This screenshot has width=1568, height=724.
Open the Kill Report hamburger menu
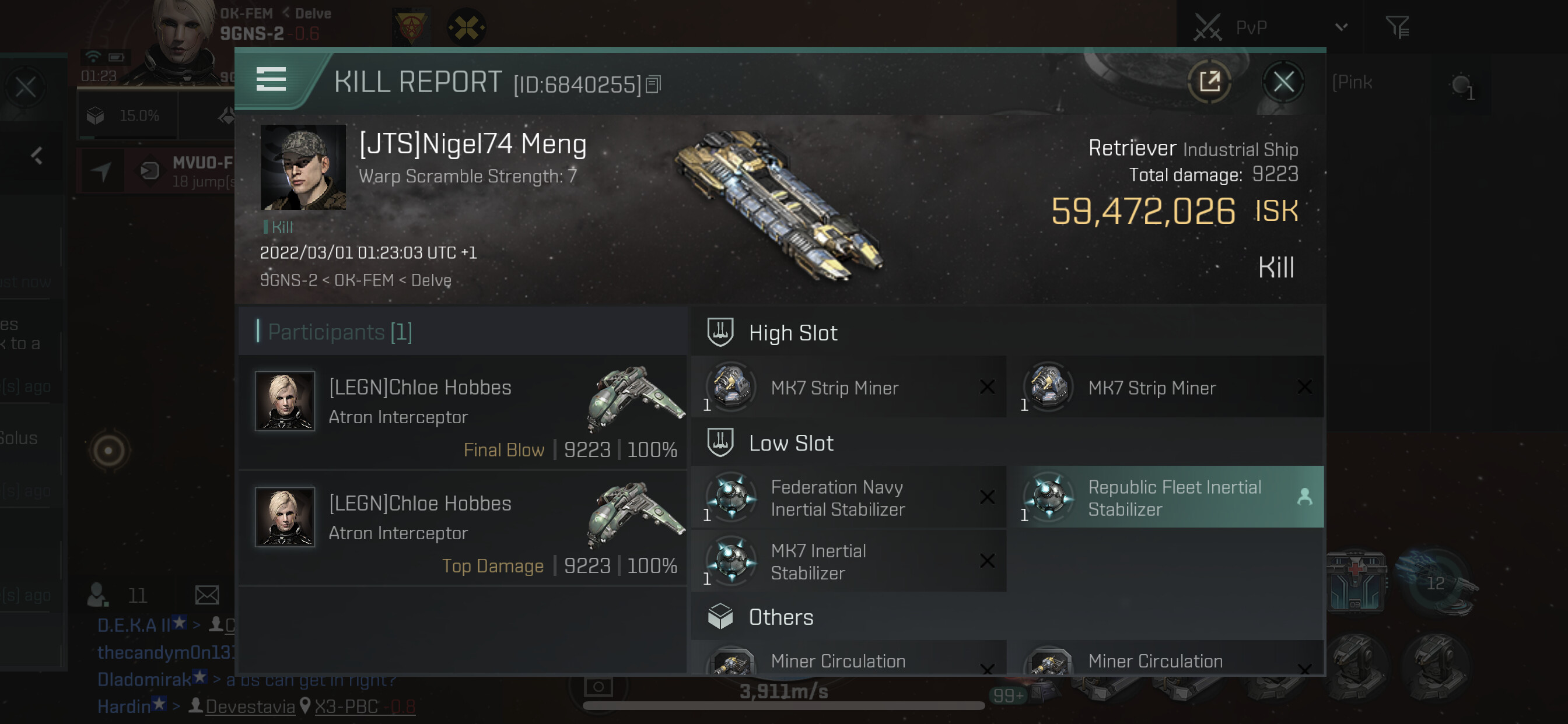point(271,79)
